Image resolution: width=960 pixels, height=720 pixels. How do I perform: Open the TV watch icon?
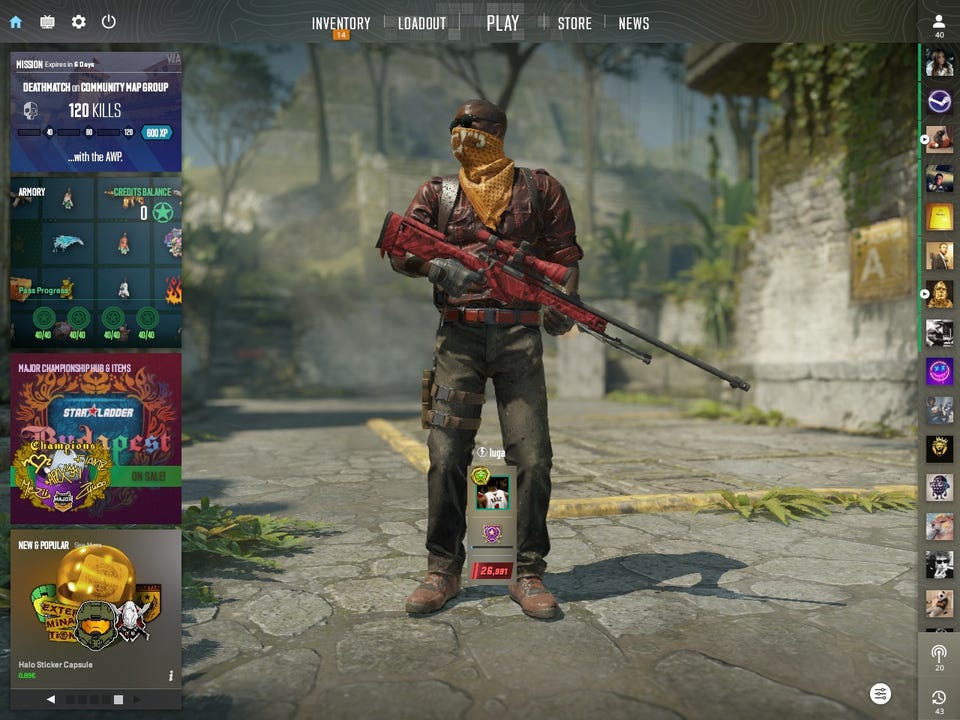[47, 22]
